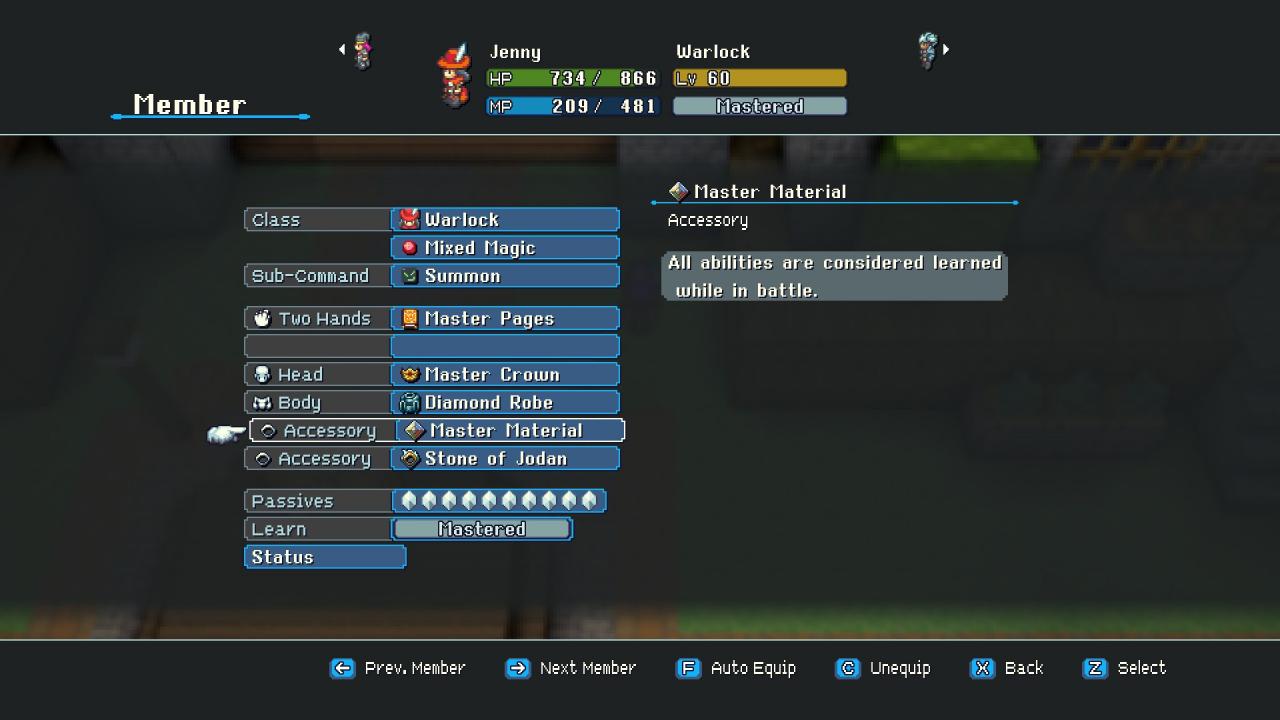Open the Summon sub-command slot

505,276
